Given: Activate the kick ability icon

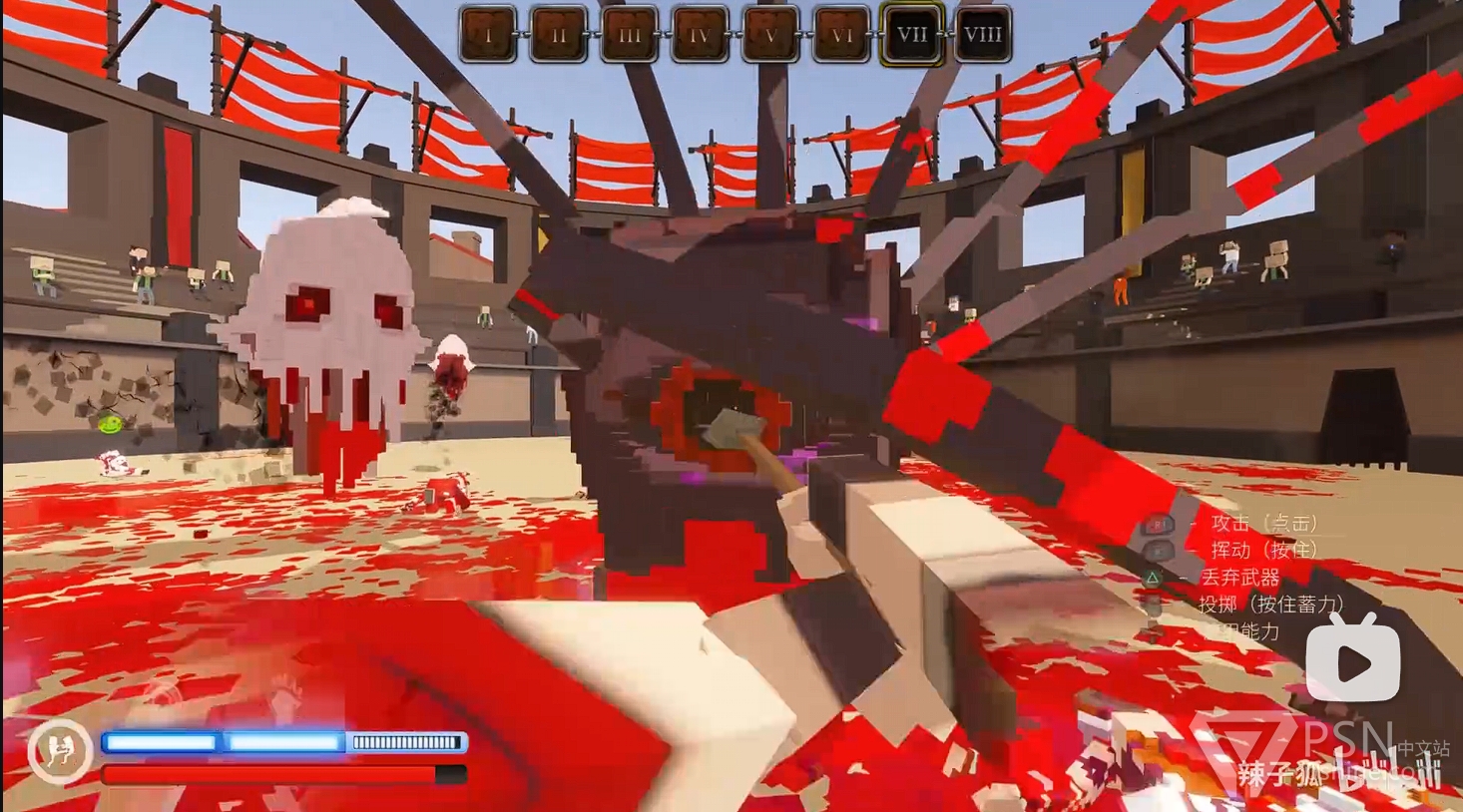Looking at the screenshot, I should coord(59,750).
